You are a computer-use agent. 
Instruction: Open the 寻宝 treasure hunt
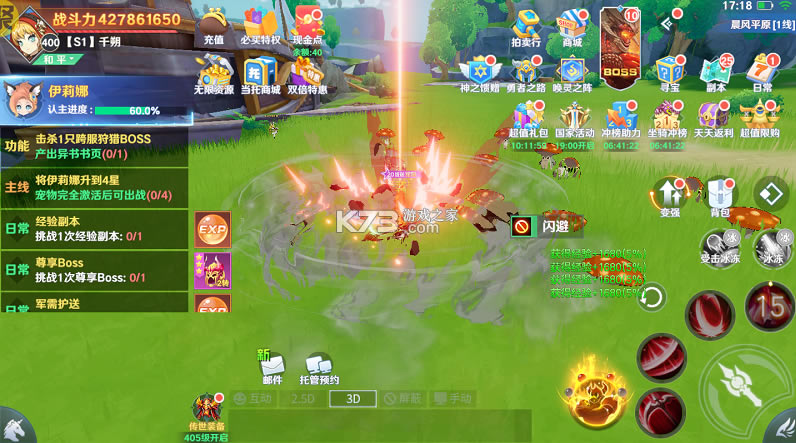669,74
